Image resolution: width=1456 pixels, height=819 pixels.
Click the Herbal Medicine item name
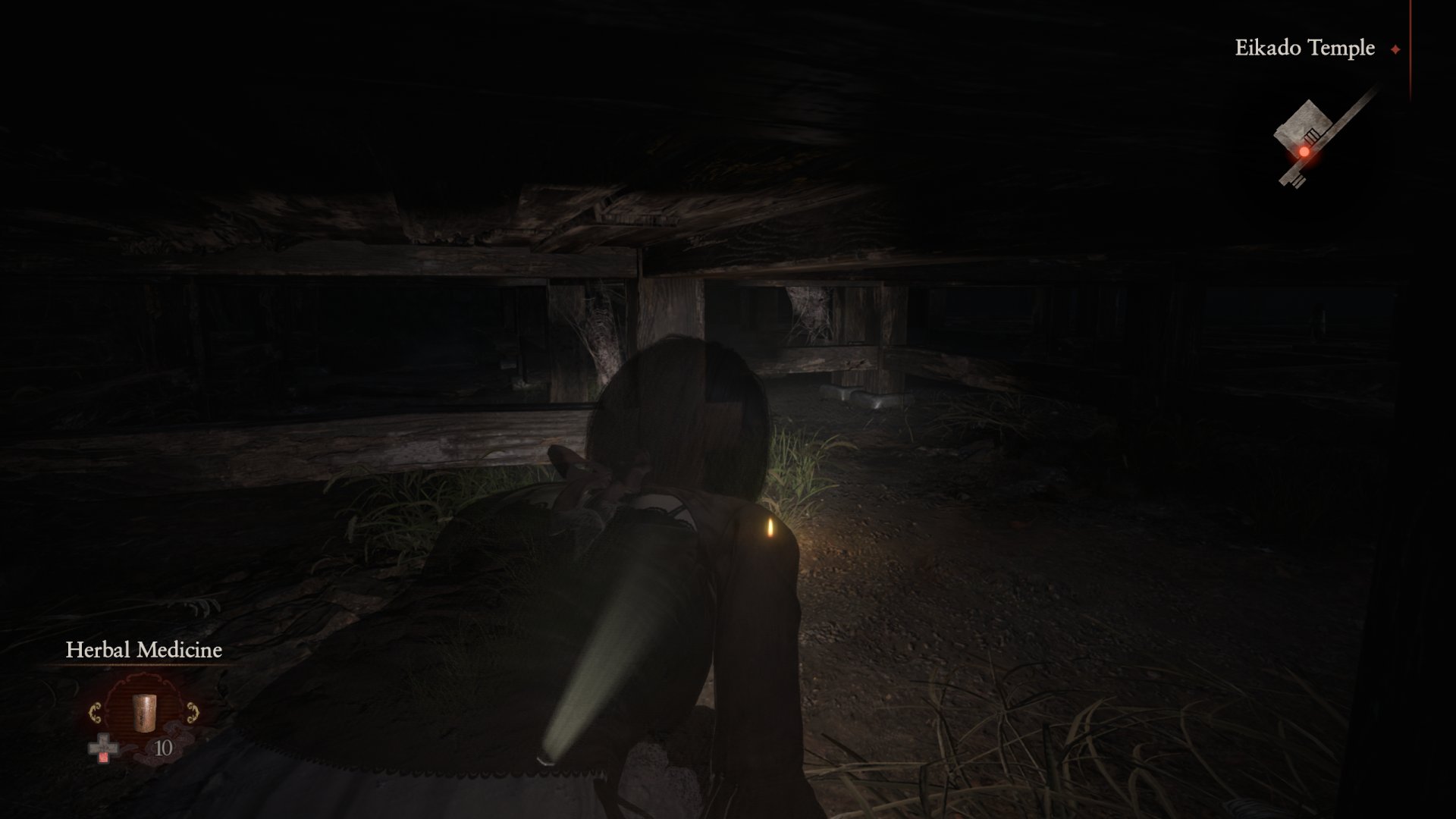tap(145, 650)
